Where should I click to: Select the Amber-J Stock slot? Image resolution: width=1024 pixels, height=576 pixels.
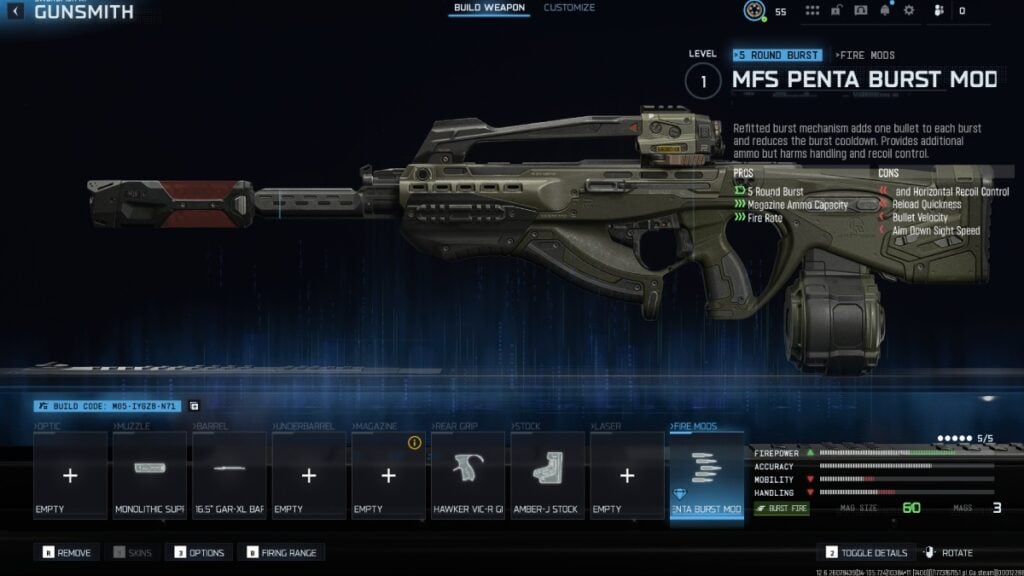[x=547, y=475]
